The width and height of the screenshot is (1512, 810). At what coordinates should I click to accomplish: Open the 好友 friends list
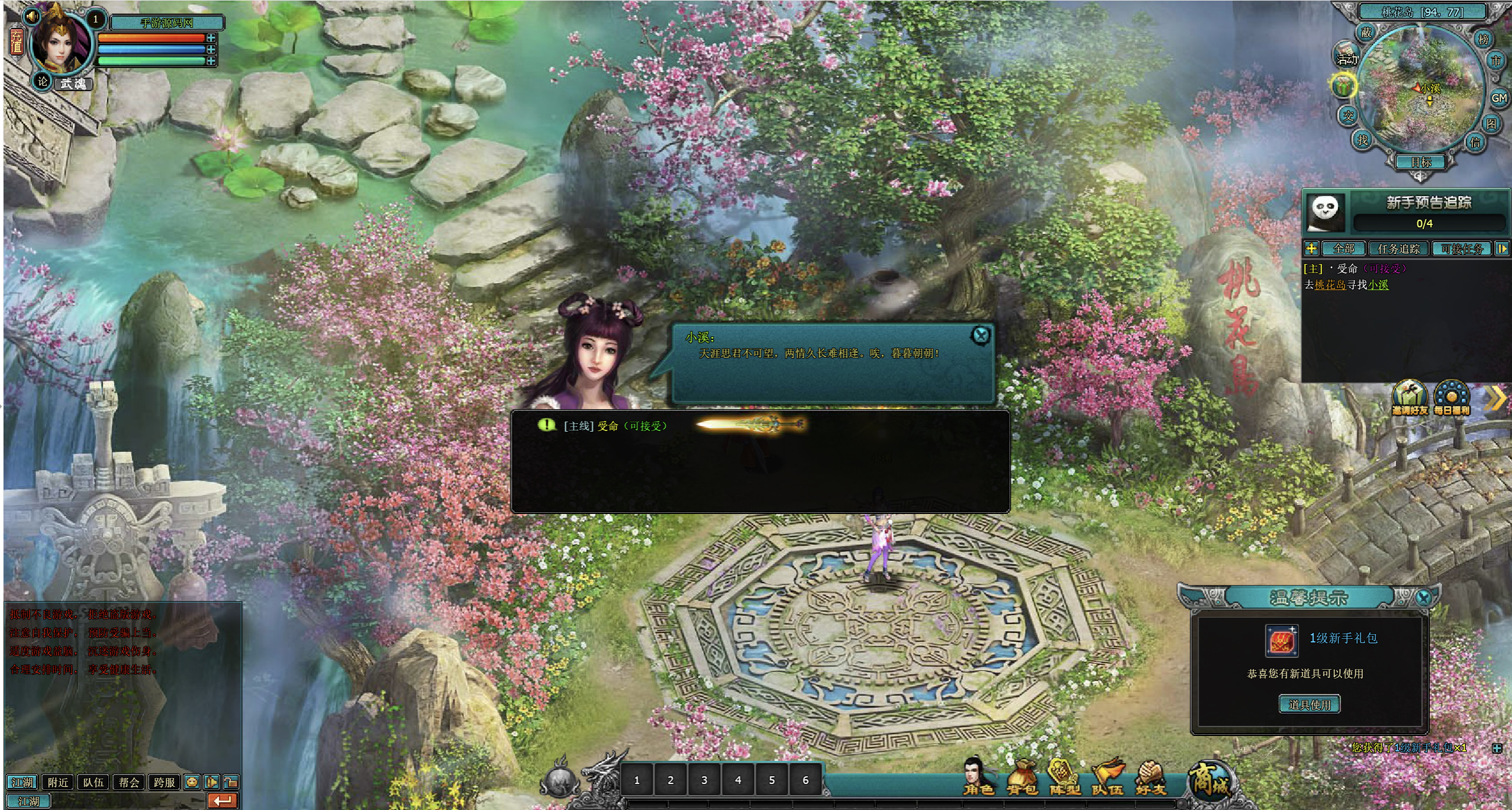point(1150,777)
